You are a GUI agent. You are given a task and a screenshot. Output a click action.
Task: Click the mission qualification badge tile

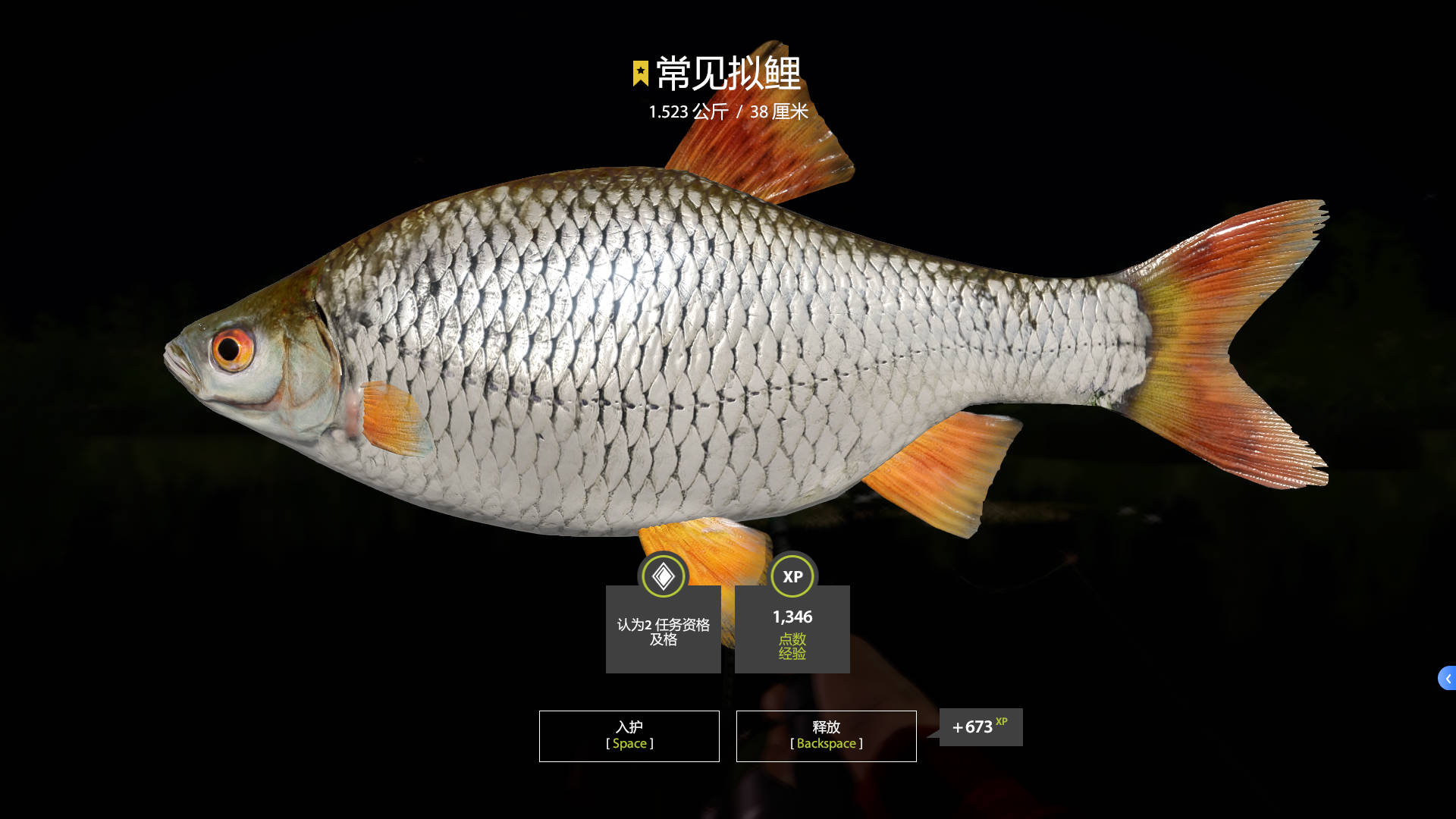coord(663,628)
